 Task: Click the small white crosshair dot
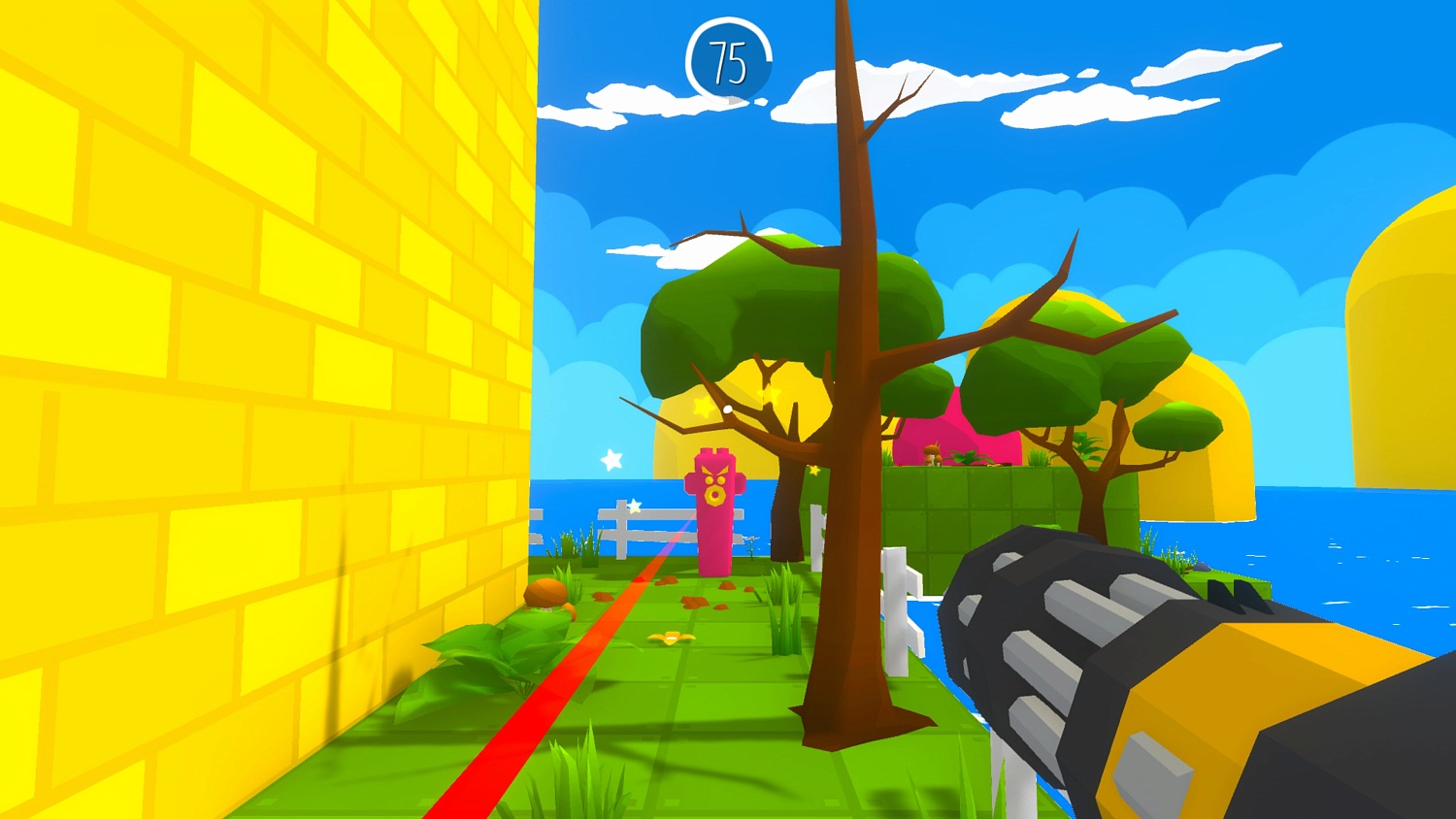tap(726, 408)
